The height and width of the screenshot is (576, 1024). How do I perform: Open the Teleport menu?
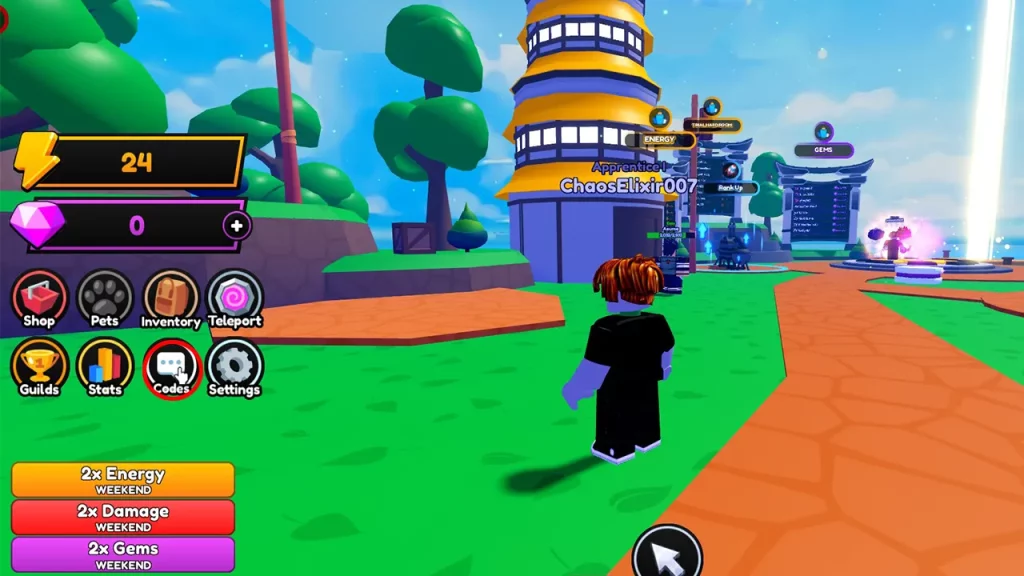[235, 298]
